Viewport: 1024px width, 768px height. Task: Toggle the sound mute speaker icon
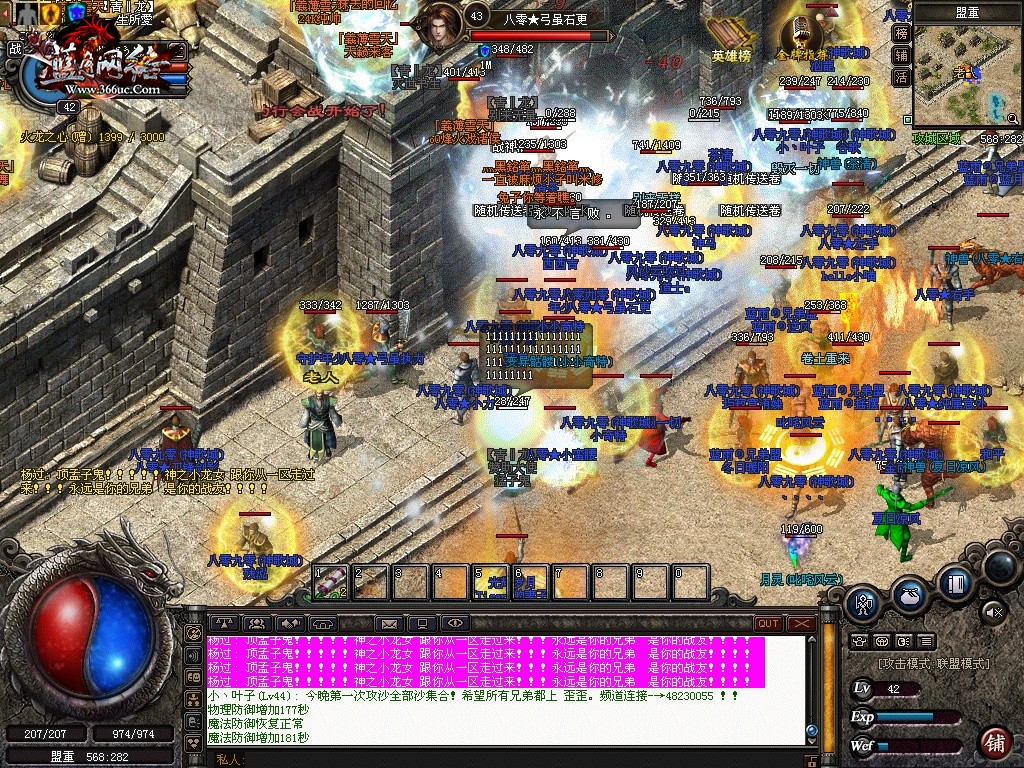992,610
